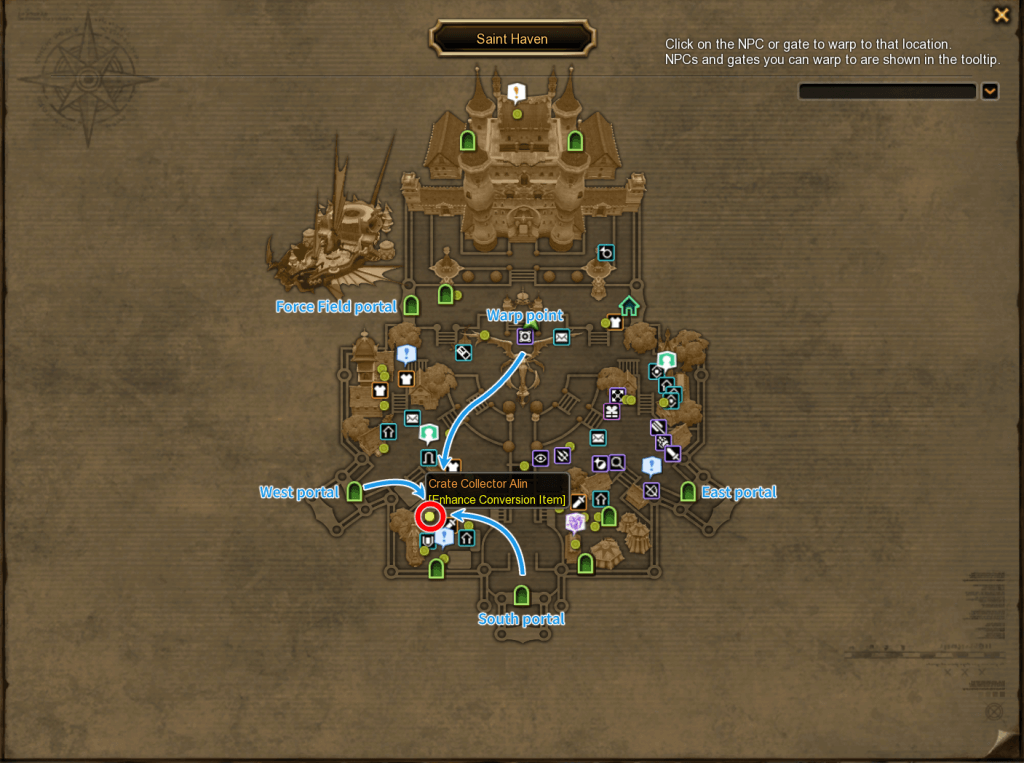Choose the green house icon marker
This screenshot has height=763, width=1024.
[x=629, y=306]
